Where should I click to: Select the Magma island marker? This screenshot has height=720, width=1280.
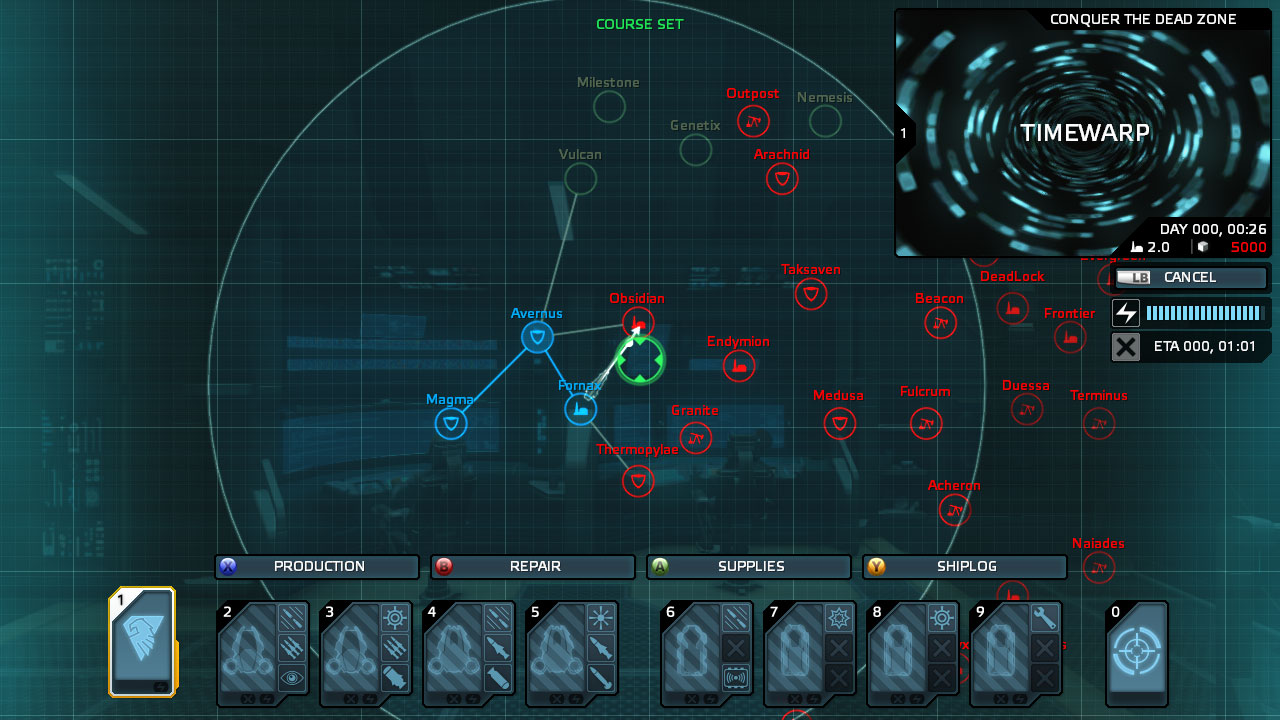[x=451, y=424]
